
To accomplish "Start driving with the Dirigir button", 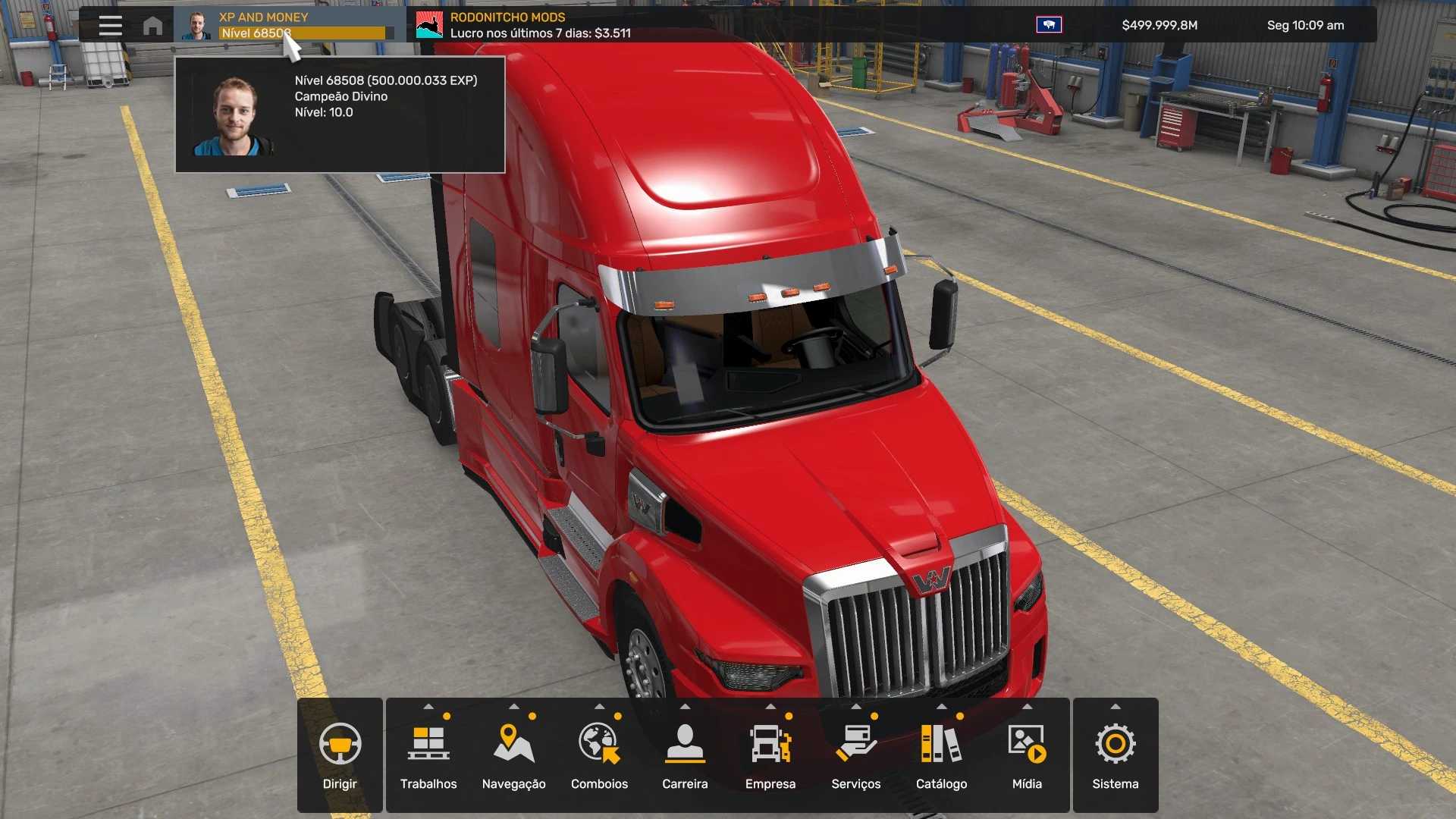I will click(x=340, y=755).
